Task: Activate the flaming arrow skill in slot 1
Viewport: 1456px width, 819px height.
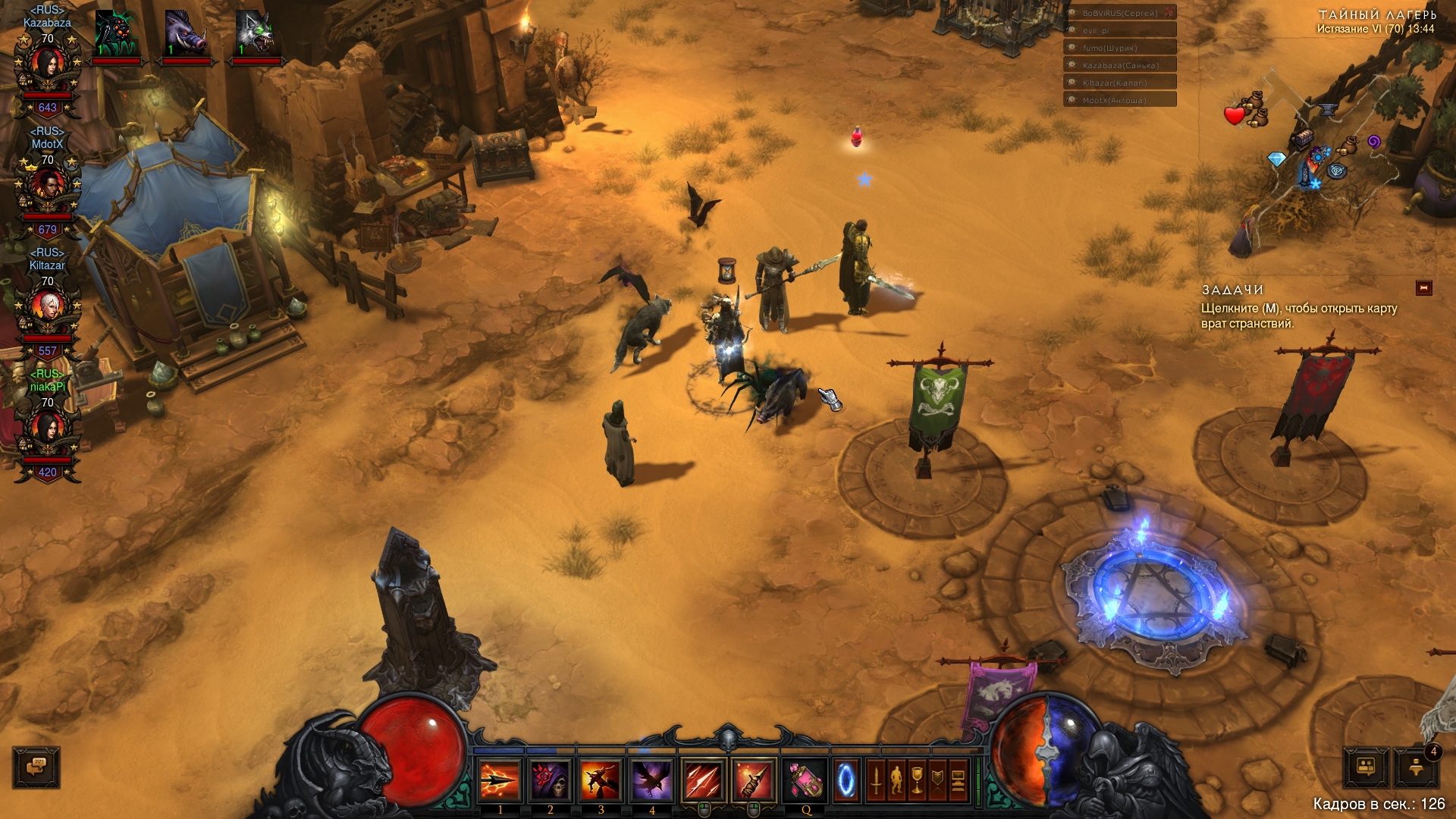Action: [500, 780]
